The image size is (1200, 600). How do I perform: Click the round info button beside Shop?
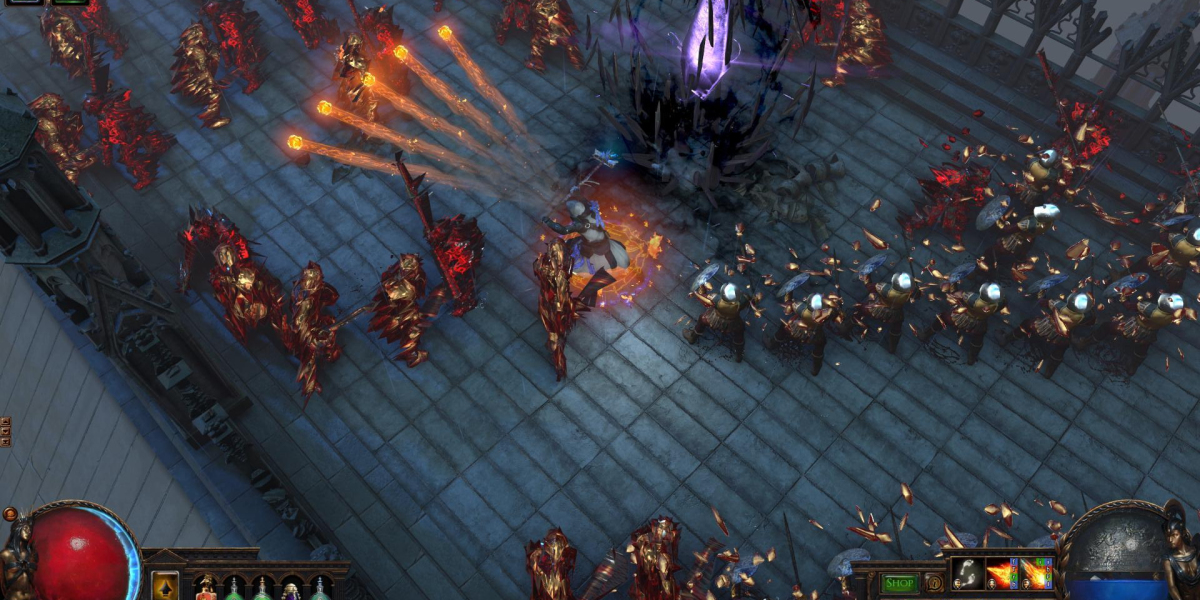click(x=935, y=582)
